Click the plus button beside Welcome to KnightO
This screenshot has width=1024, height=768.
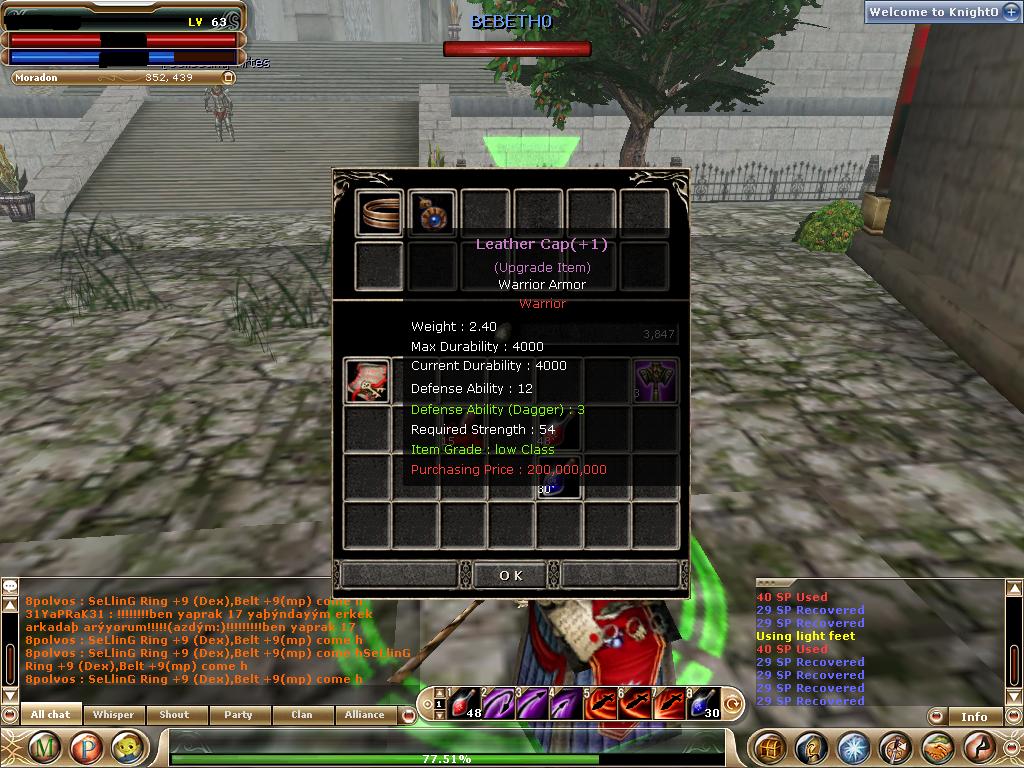click(x=1011, y=12)
